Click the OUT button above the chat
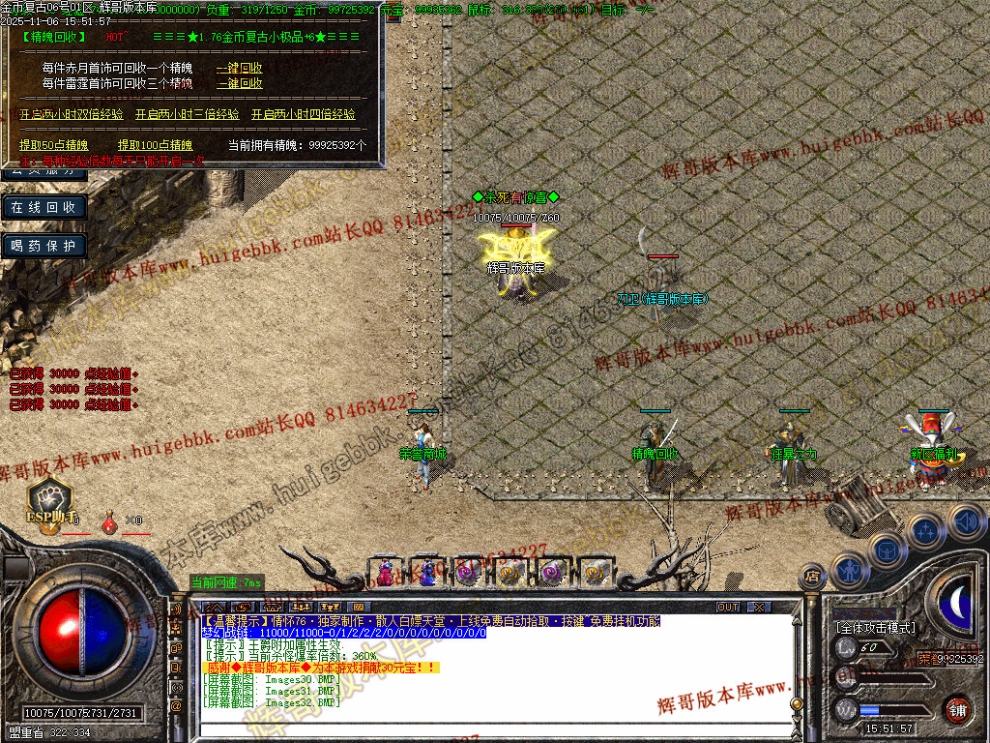 728,607
